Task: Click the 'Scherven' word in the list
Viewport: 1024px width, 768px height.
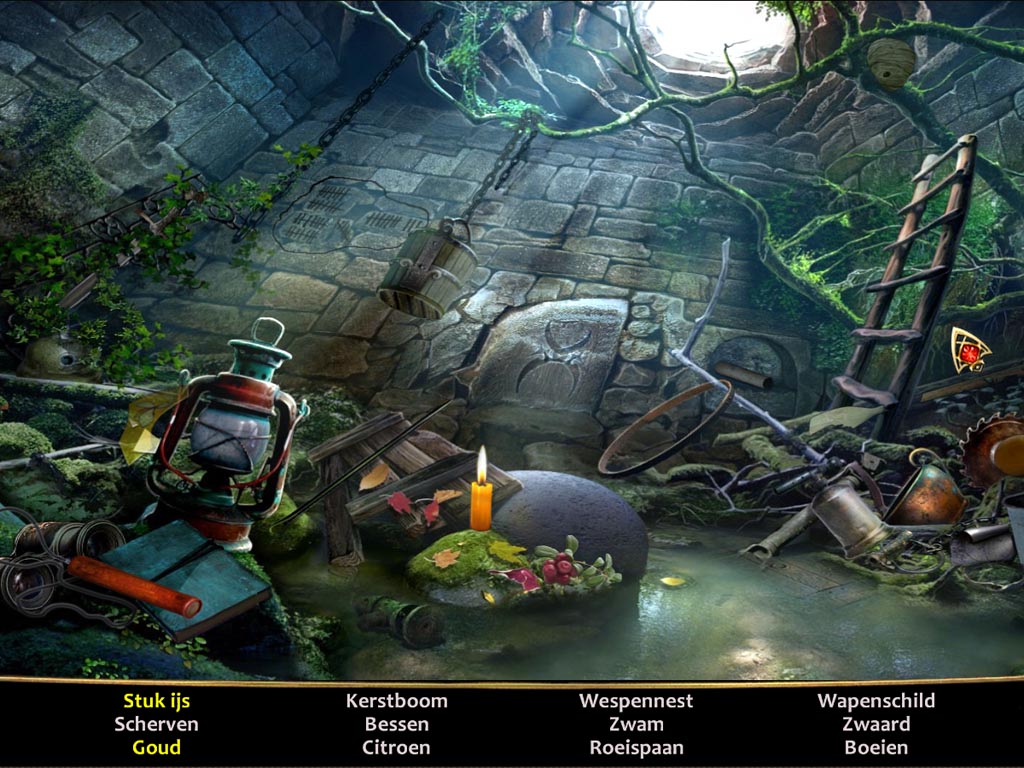Action: [156, 724]
